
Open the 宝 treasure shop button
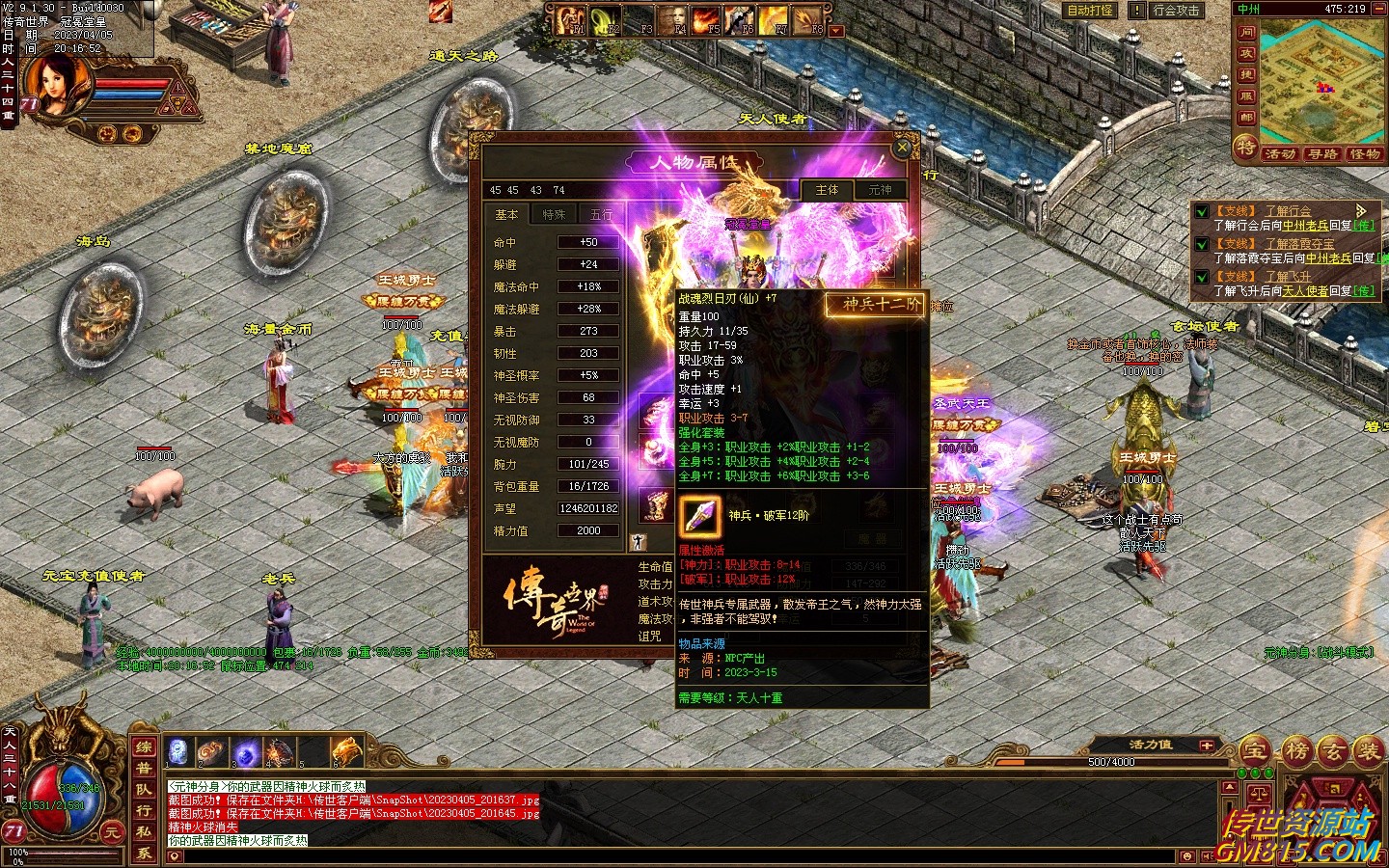(x=1255, y=750)
